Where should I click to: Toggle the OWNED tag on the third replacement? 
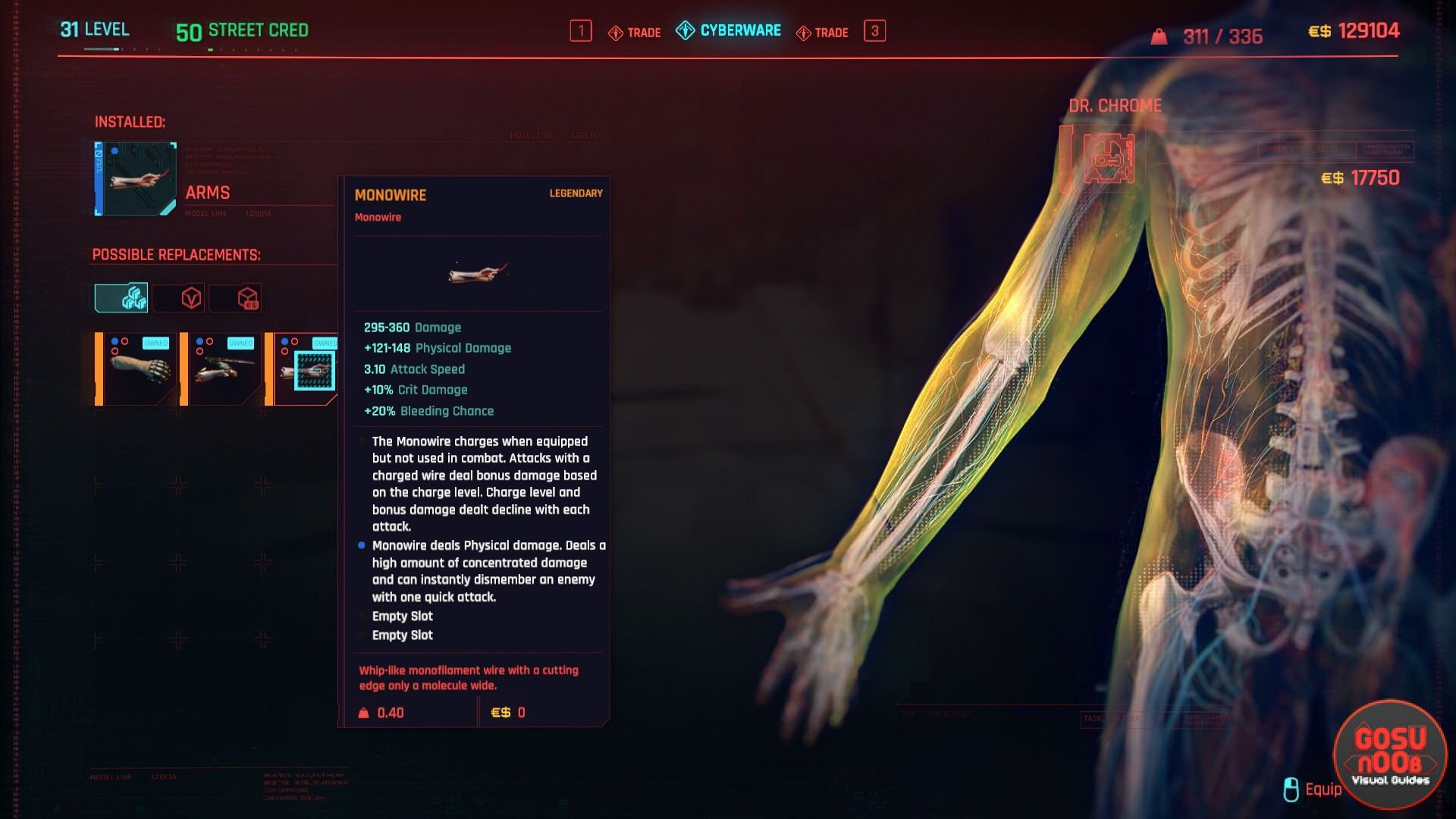click(x=326, y=342)
